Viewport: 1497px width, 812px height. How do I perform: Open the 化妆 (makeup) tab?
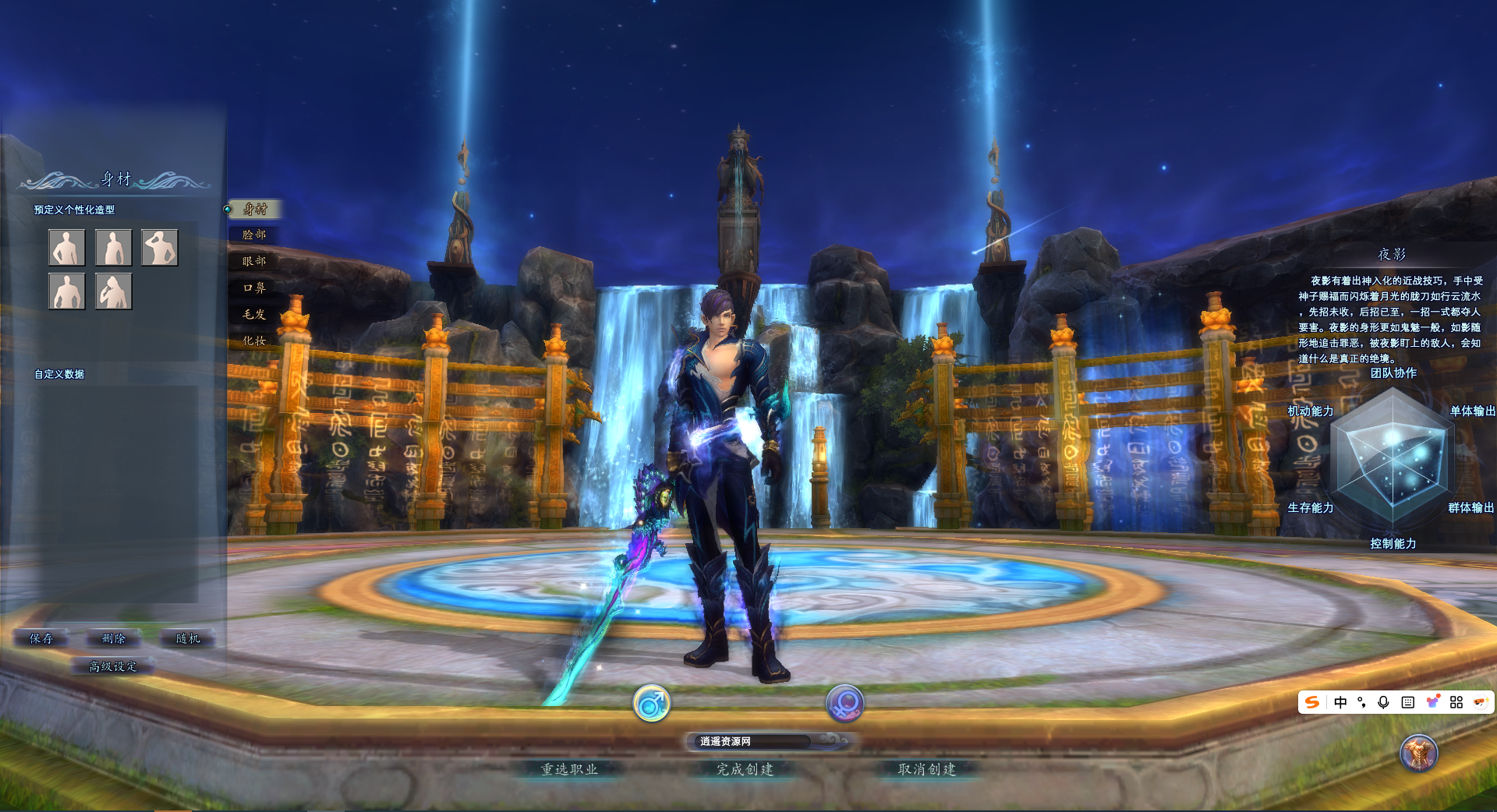pyautogui.click(x=254, y=341)
